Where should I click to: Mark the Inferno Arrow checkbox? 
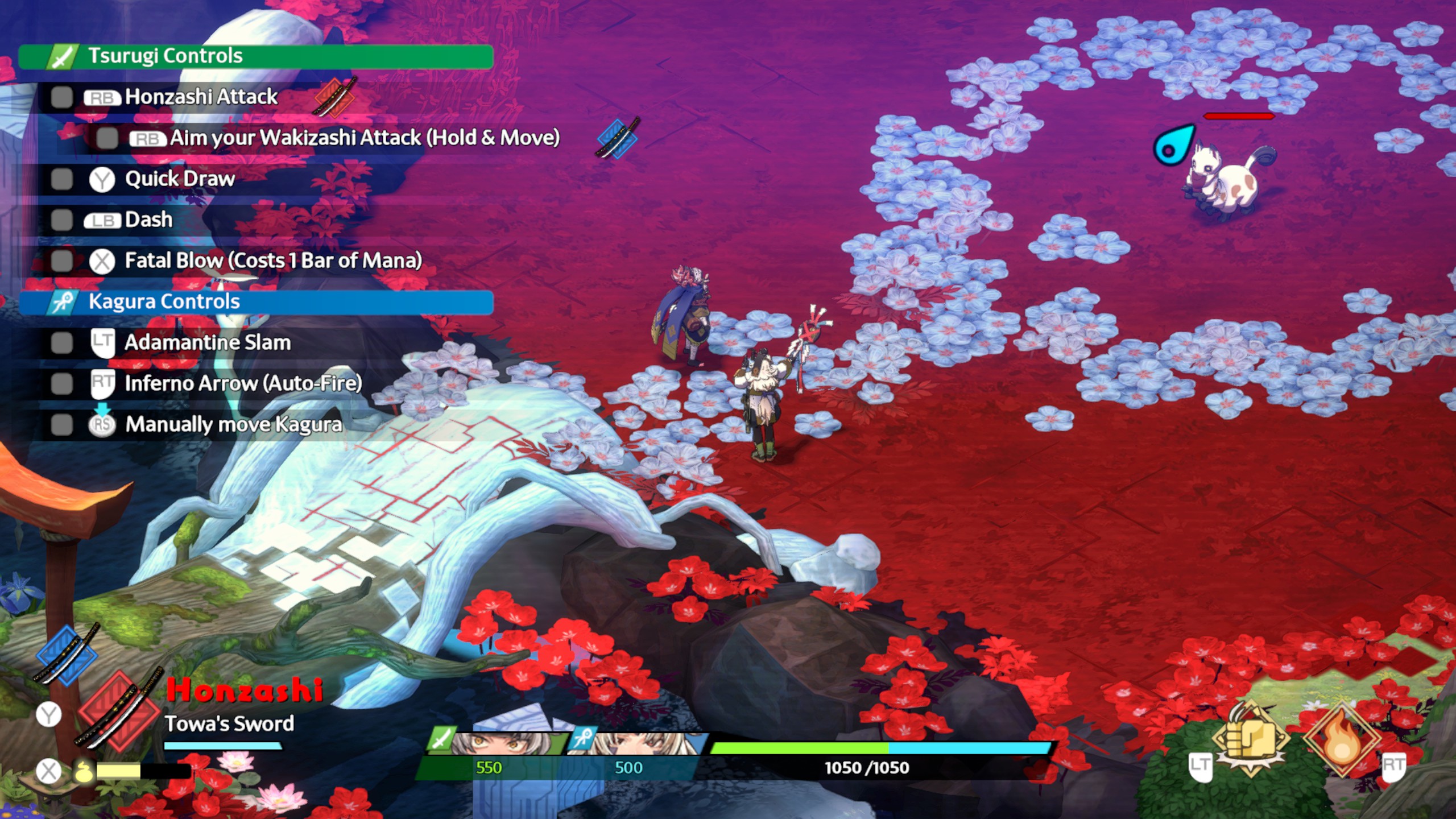coord(61,384)
